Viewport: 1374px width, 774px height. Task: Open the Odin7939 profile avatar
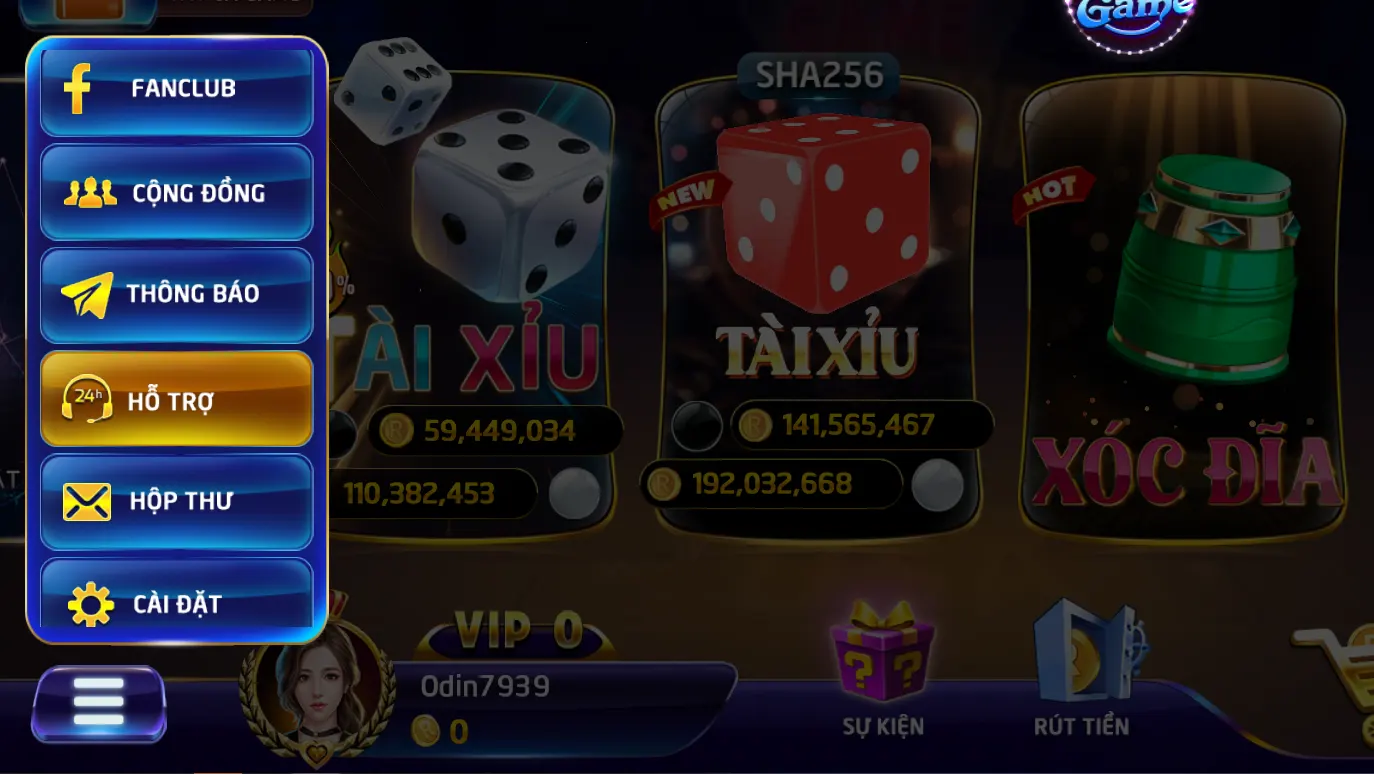point(318,690)
